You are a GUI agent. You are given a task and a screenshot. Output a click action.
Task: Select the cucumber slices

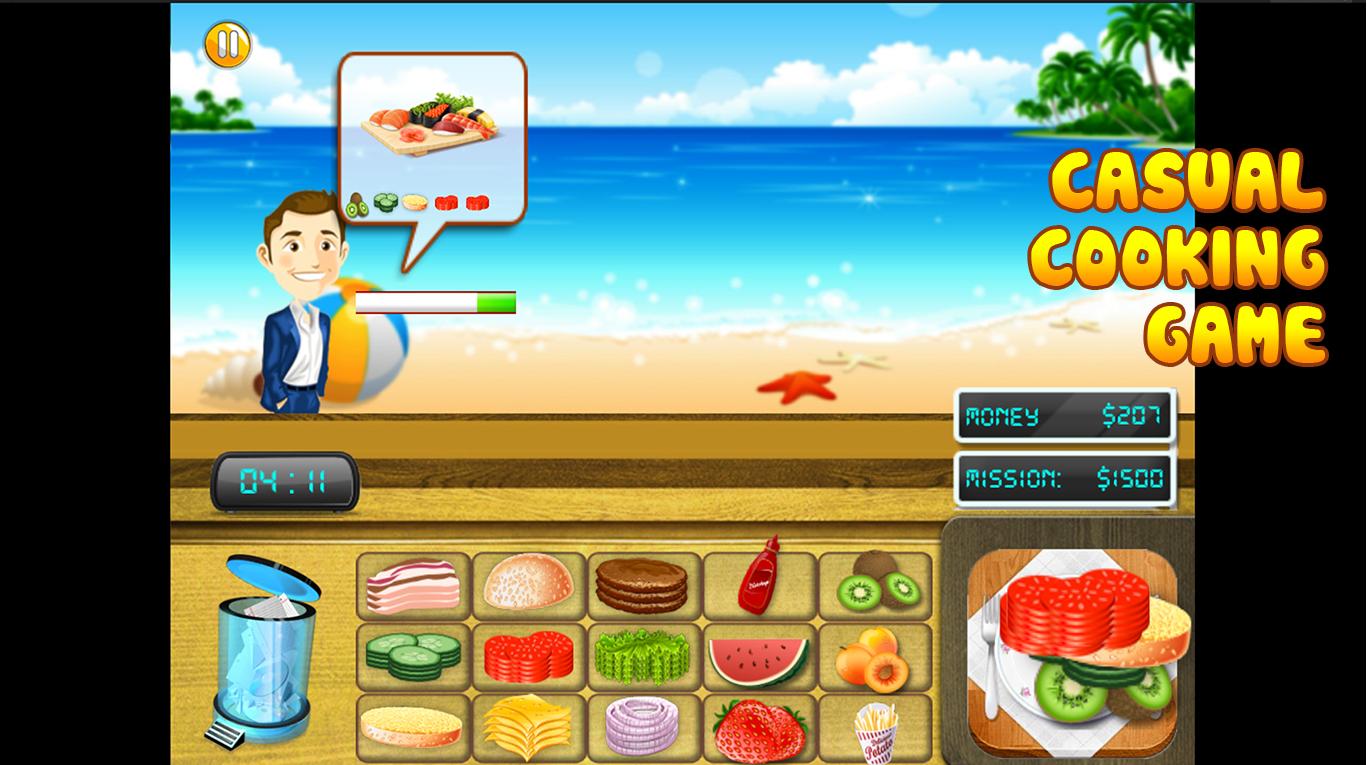tap(414, 657)
